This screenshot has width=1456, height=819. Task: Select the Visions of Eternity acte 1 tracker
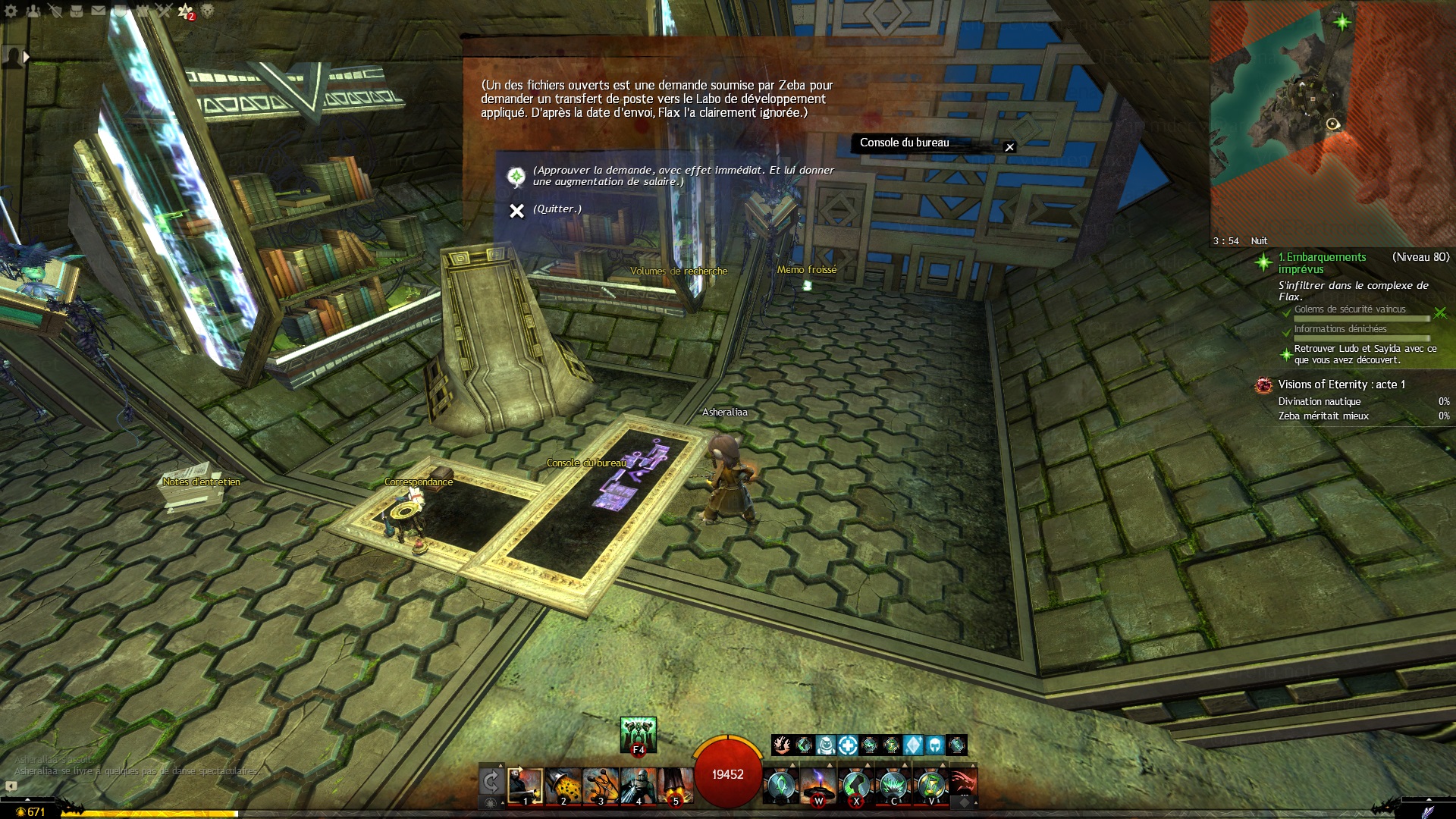pyautogui.click(x=1341, y=384)
